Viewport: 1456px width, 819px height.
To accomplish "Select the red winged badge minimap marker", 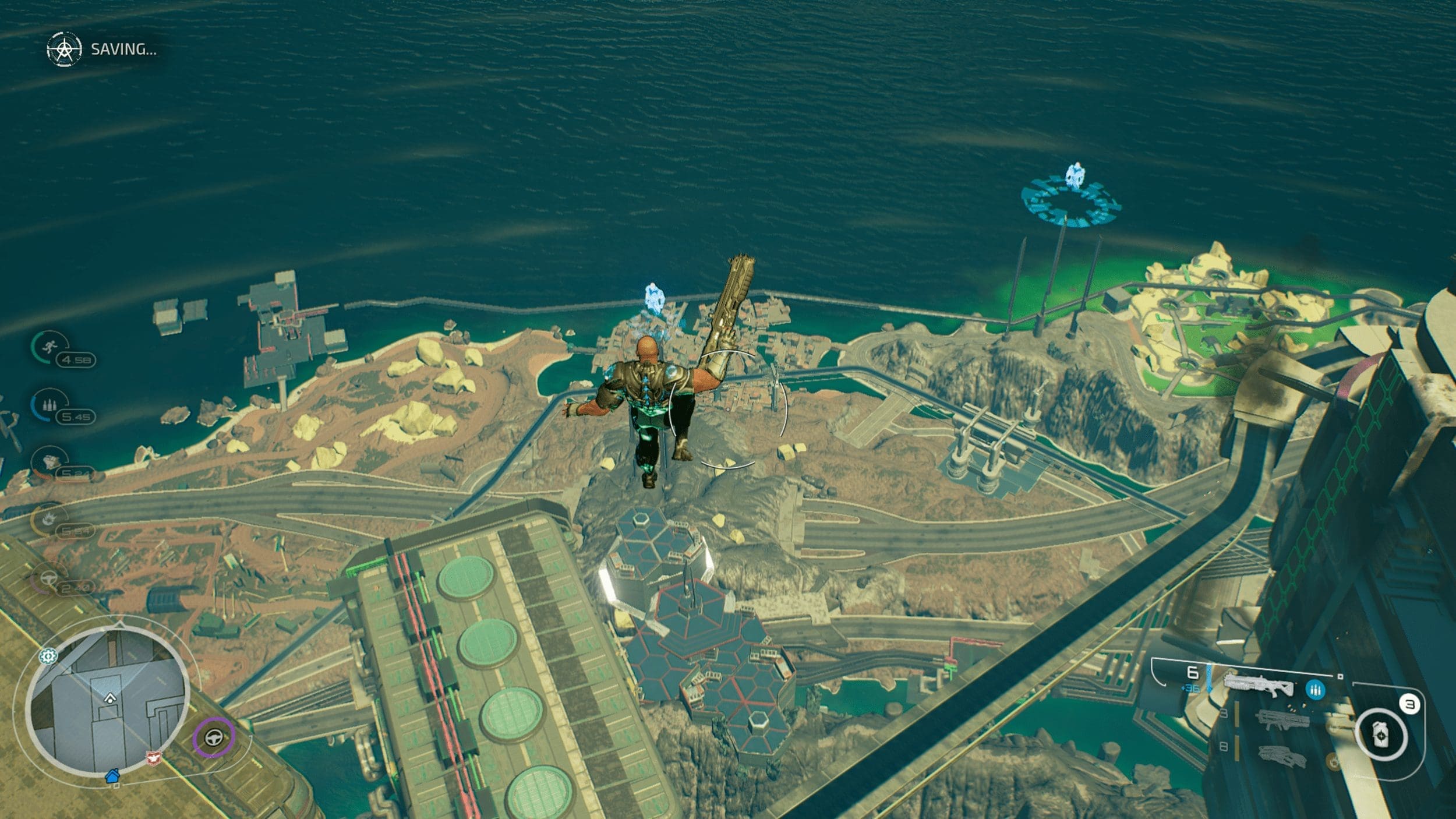I will pos(154,758).
